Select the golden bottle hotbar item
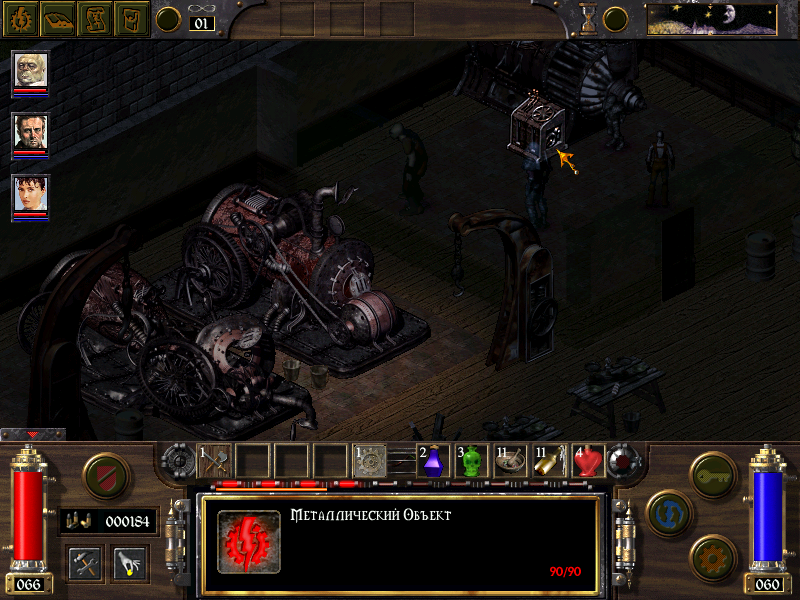The image size is (800, 600). pos(548,461)
